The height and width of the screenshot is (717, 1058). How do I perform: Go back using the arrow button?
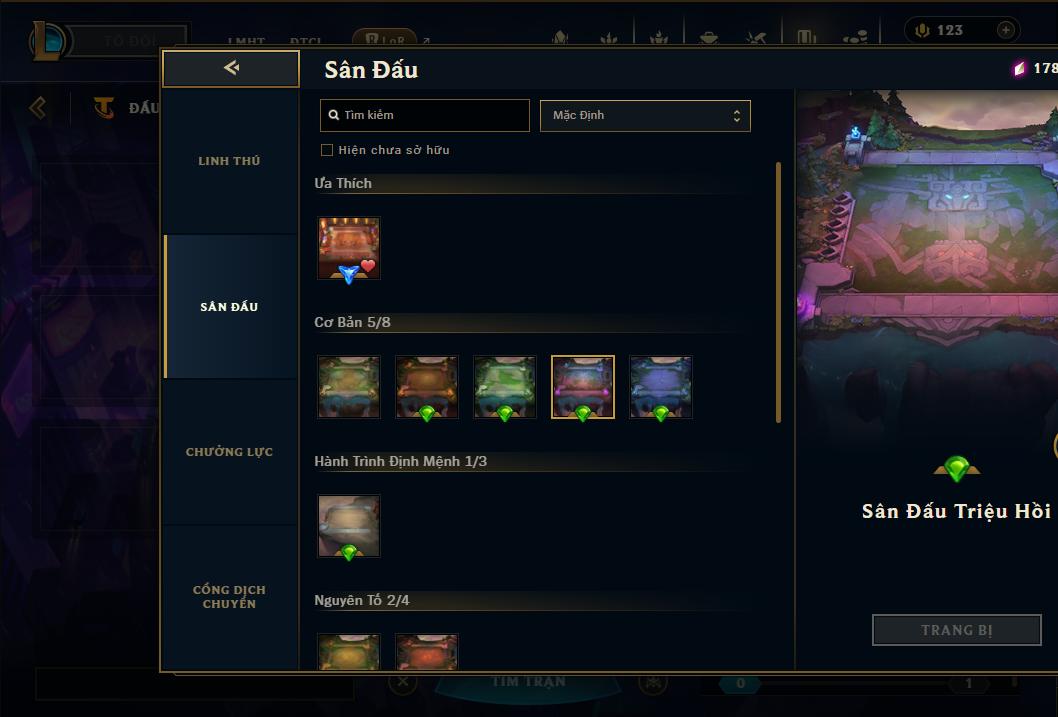pyautogui.click(x=231, y=68)
